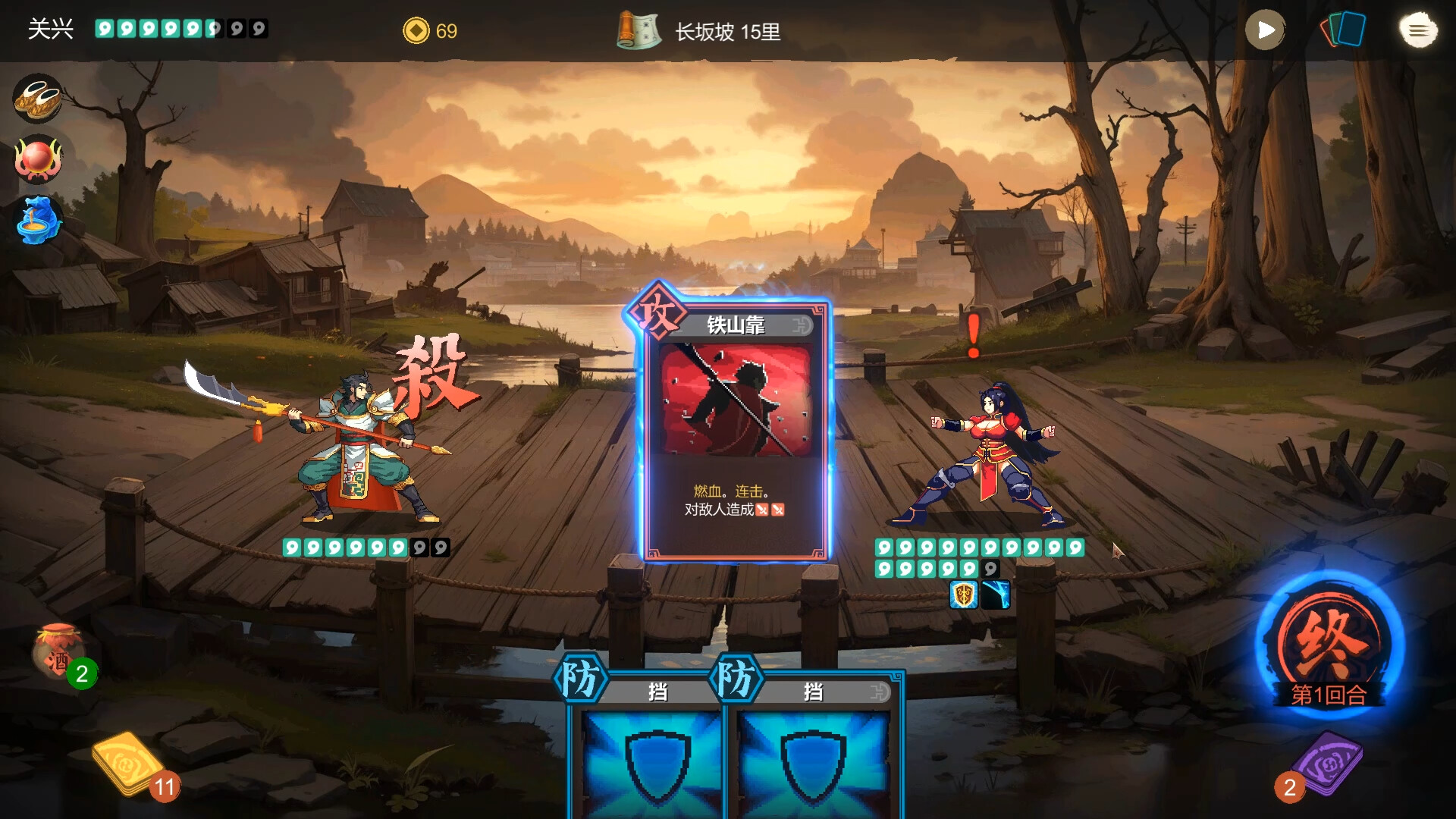Inspect the enemy's golden shield buff icon

point(964,596)
